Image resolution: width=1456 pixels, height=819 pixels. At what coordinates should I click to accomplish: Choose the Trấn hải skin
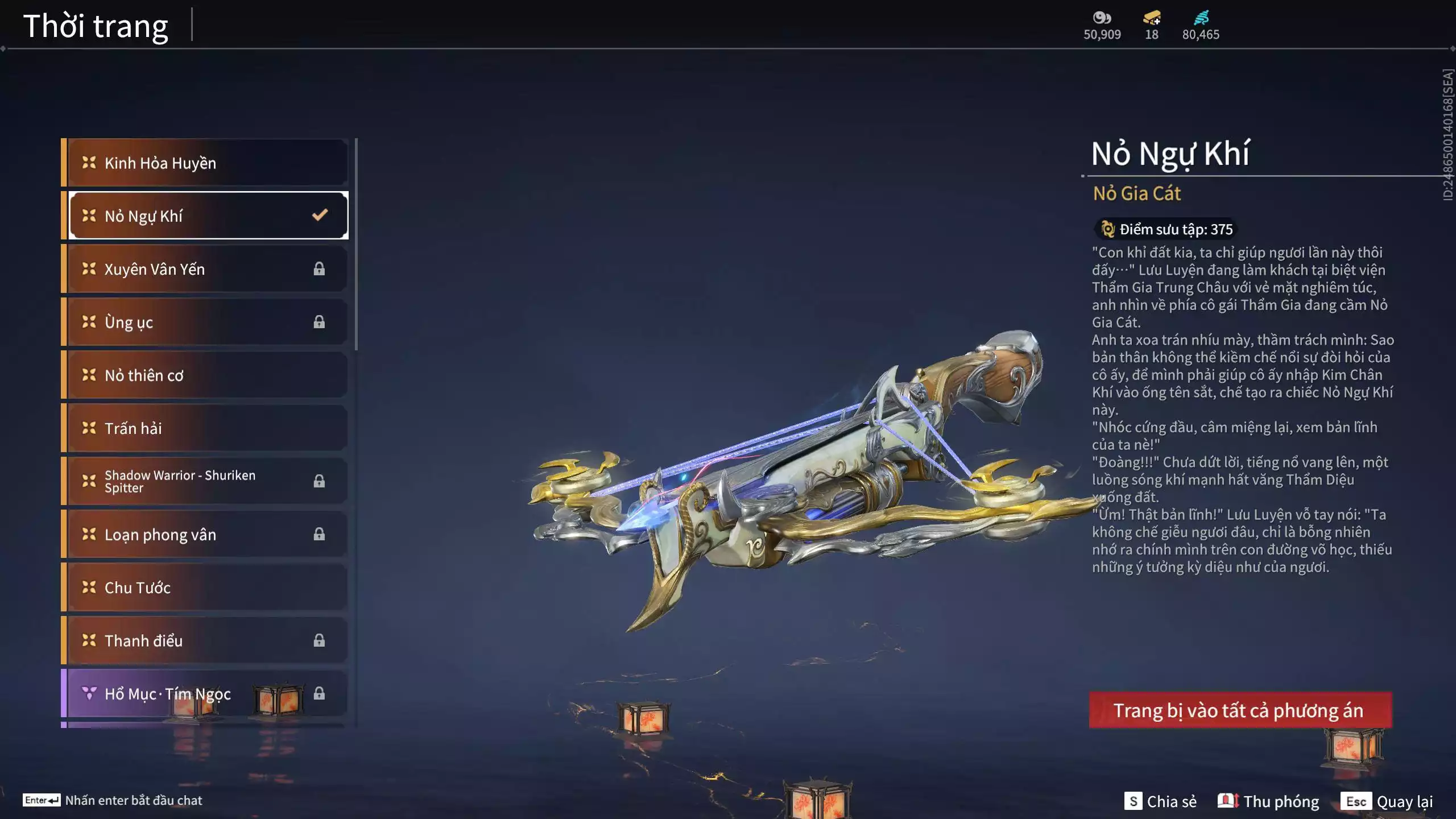(x=208, y=428)
